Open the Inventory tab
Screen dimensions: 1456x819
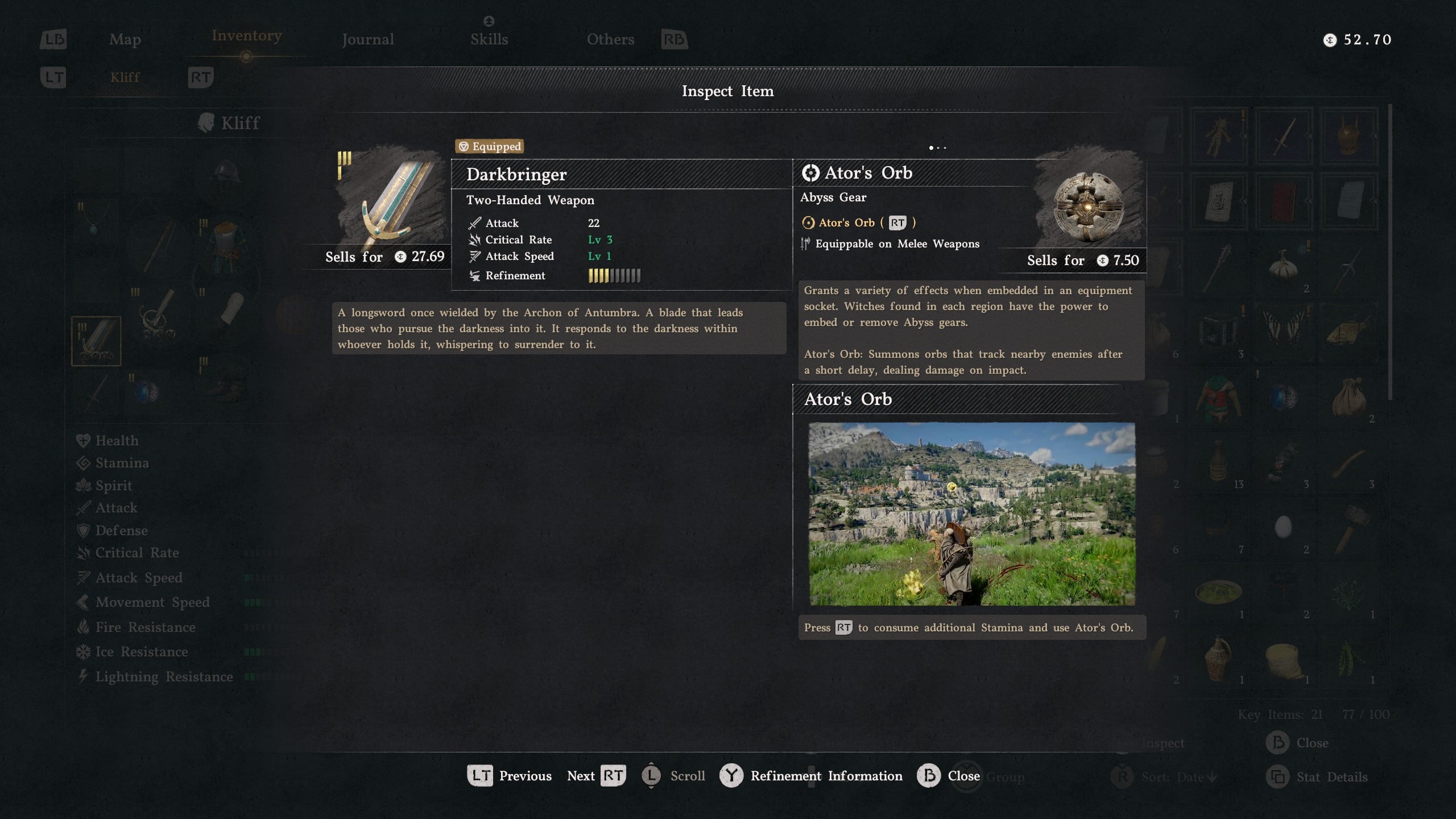click(246, 36)
